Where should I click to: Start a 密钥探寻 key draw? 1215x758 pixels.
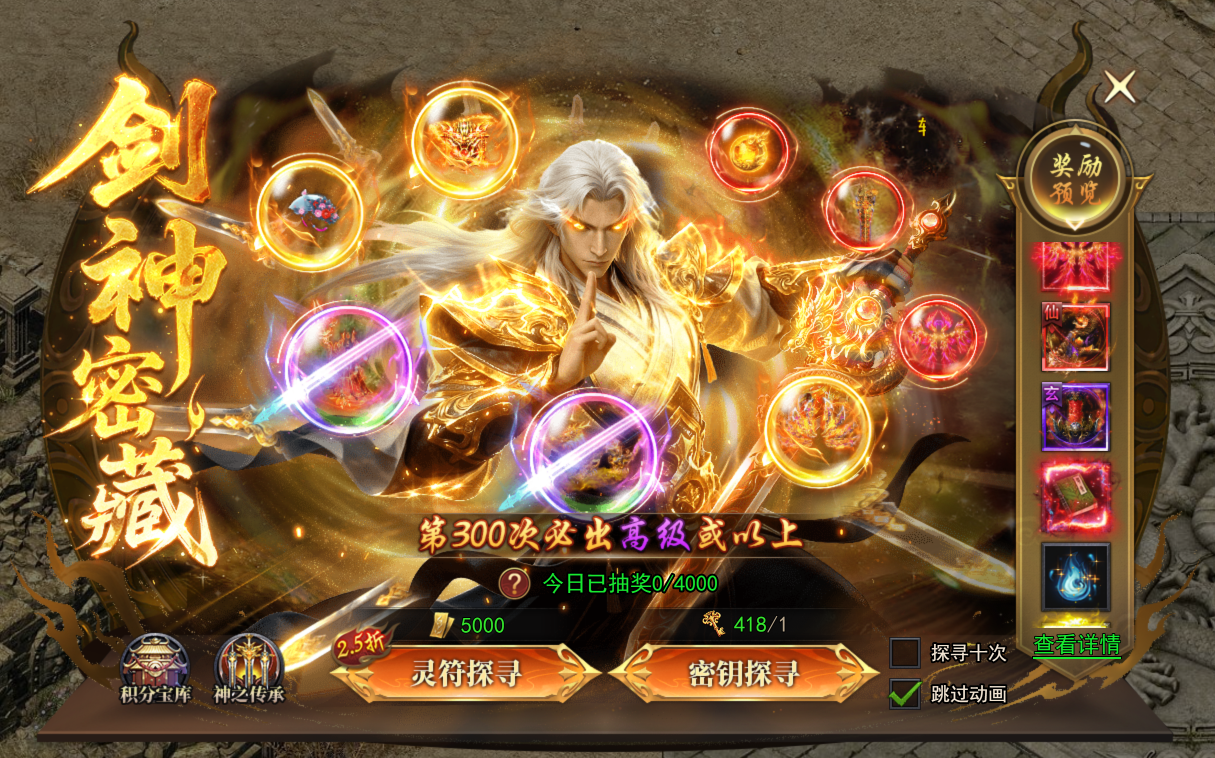tap(742, 673)
